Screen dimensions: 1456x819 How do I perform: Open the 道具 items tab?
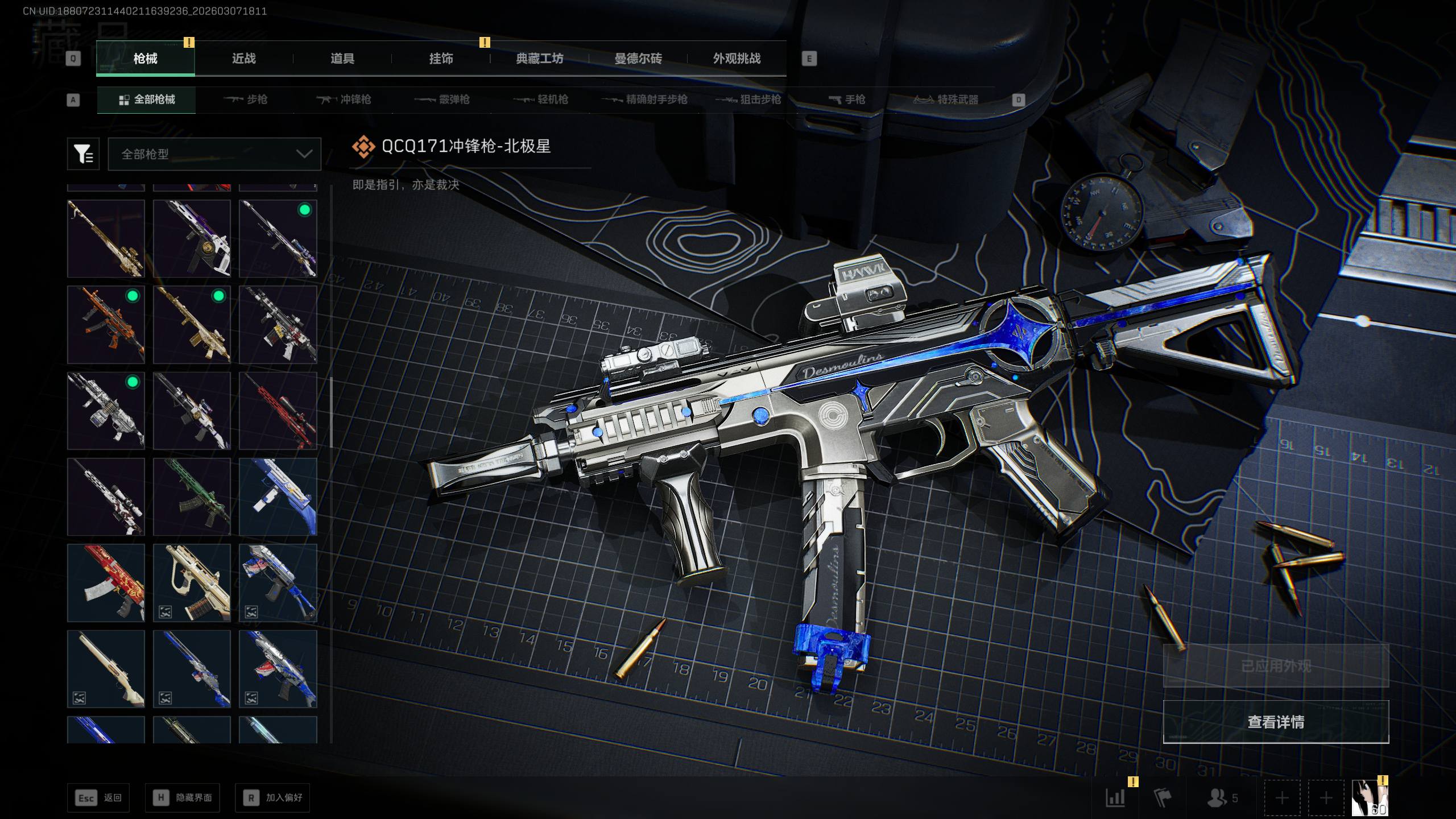coord(342,59)
